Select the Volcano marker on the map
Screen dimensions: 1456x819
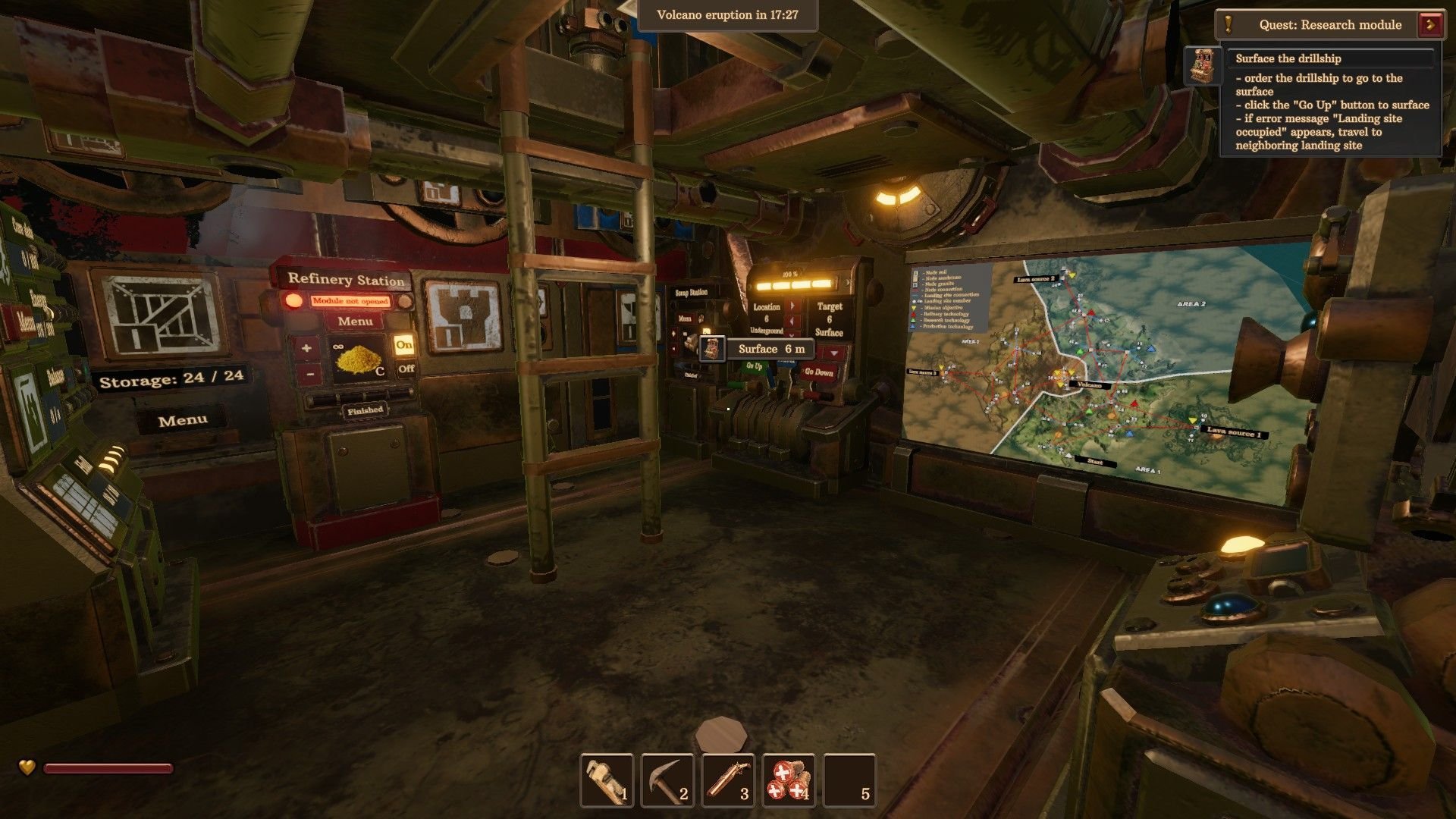pos(1089,384)
